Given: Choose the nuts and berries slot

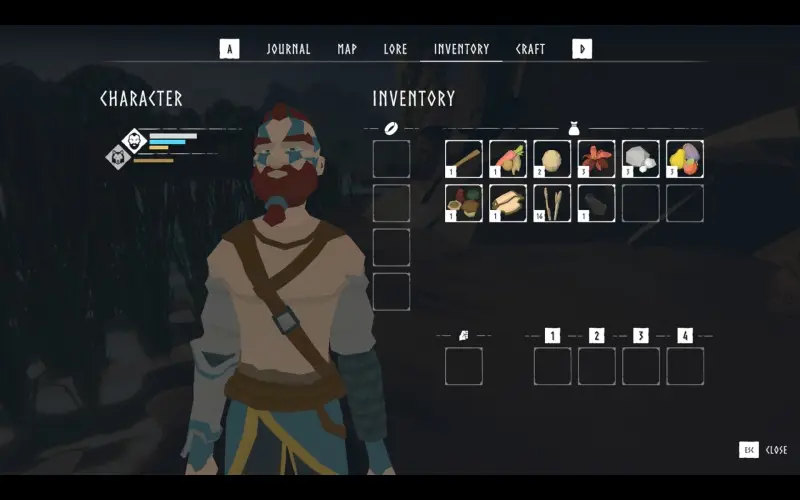Looking at the screenshot, I should pyautogui.click(x=464, y=203).
